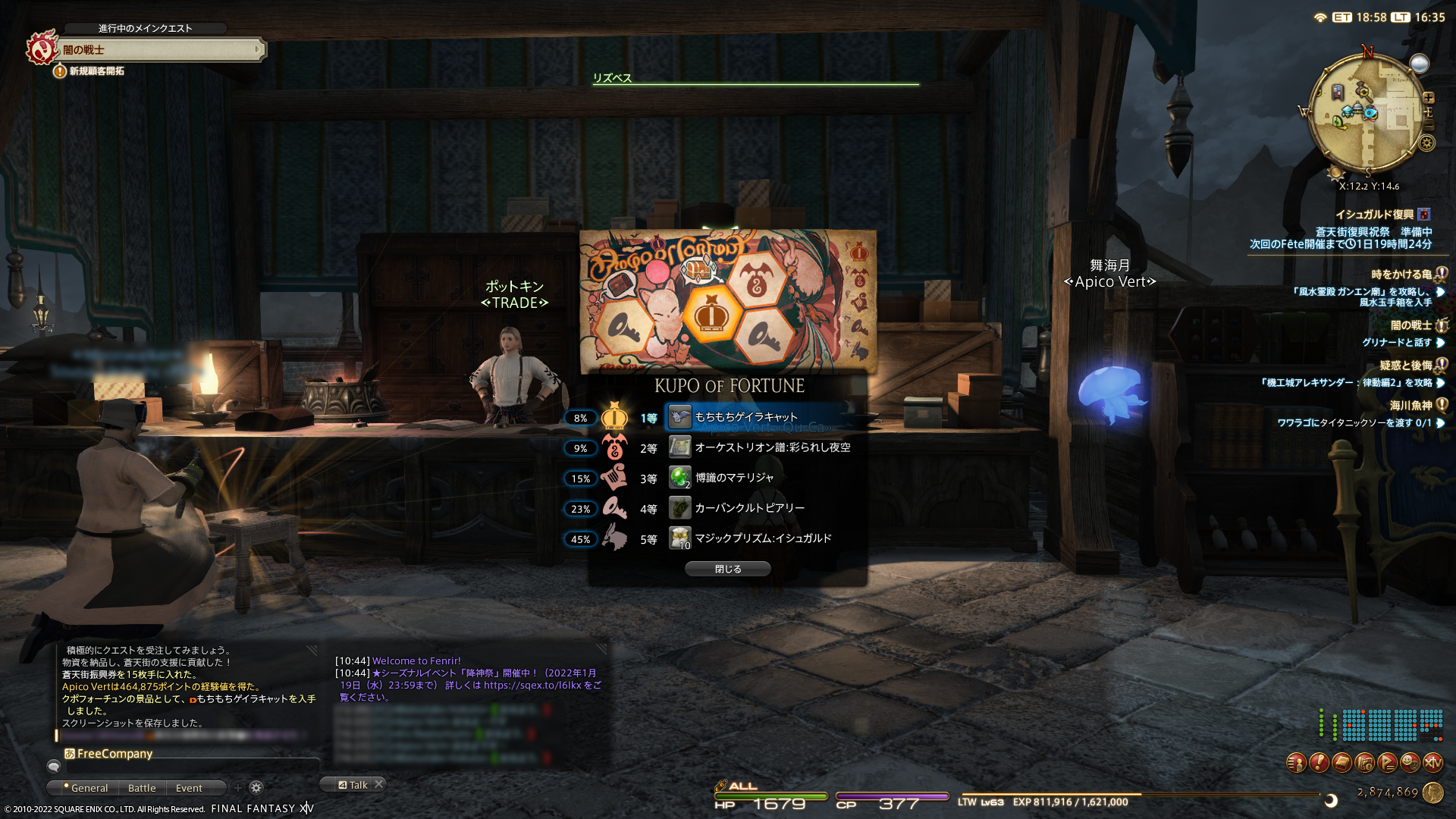The image size is (1456, 819).
Task: Open the General chat tab
Action: pos(89,788)
